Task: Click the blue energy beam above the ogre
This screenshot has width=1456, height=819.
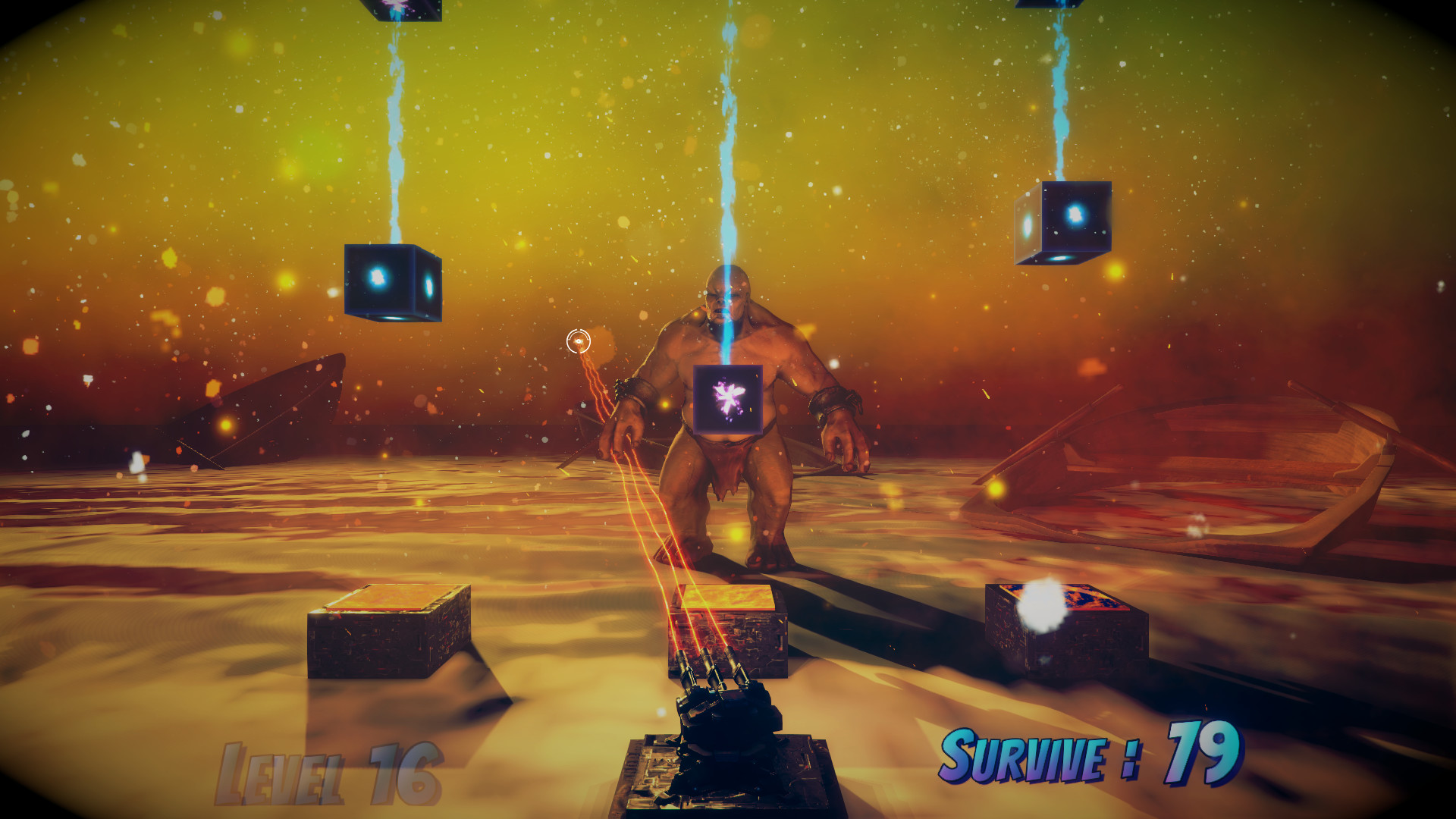Action: (728, 152)
